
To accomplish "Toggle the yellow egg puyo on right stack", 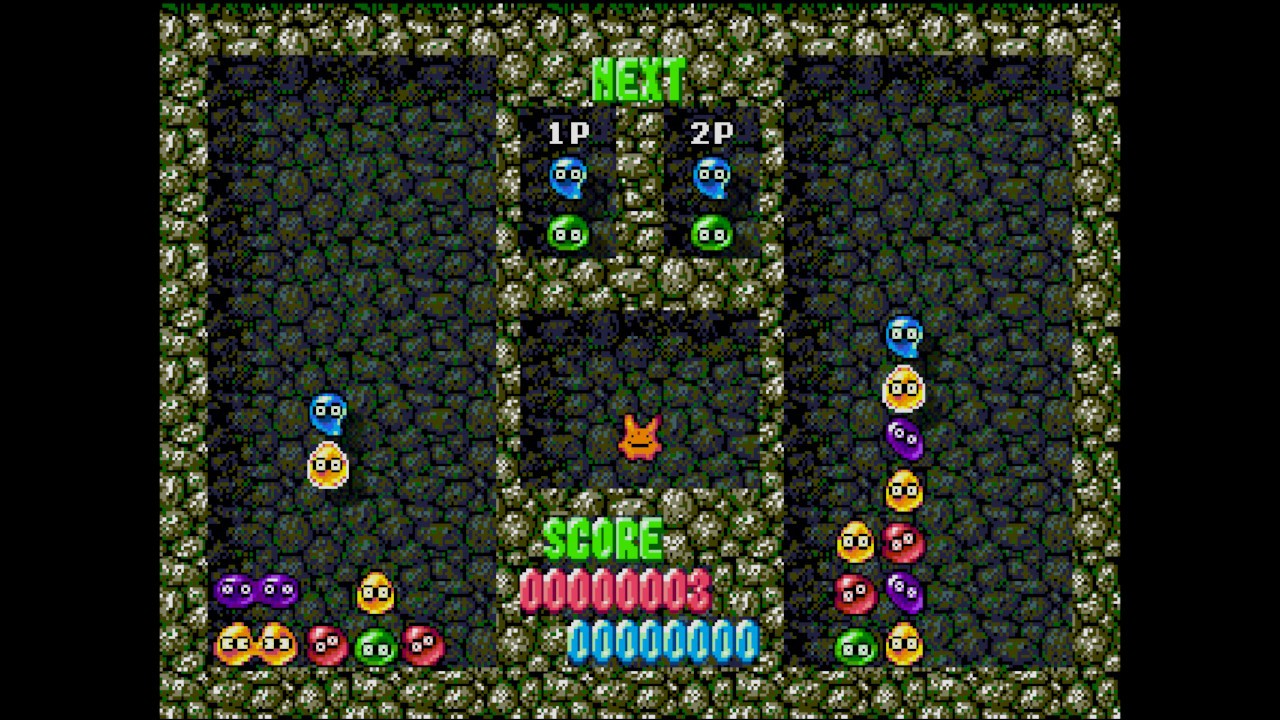I will point(903,389).
